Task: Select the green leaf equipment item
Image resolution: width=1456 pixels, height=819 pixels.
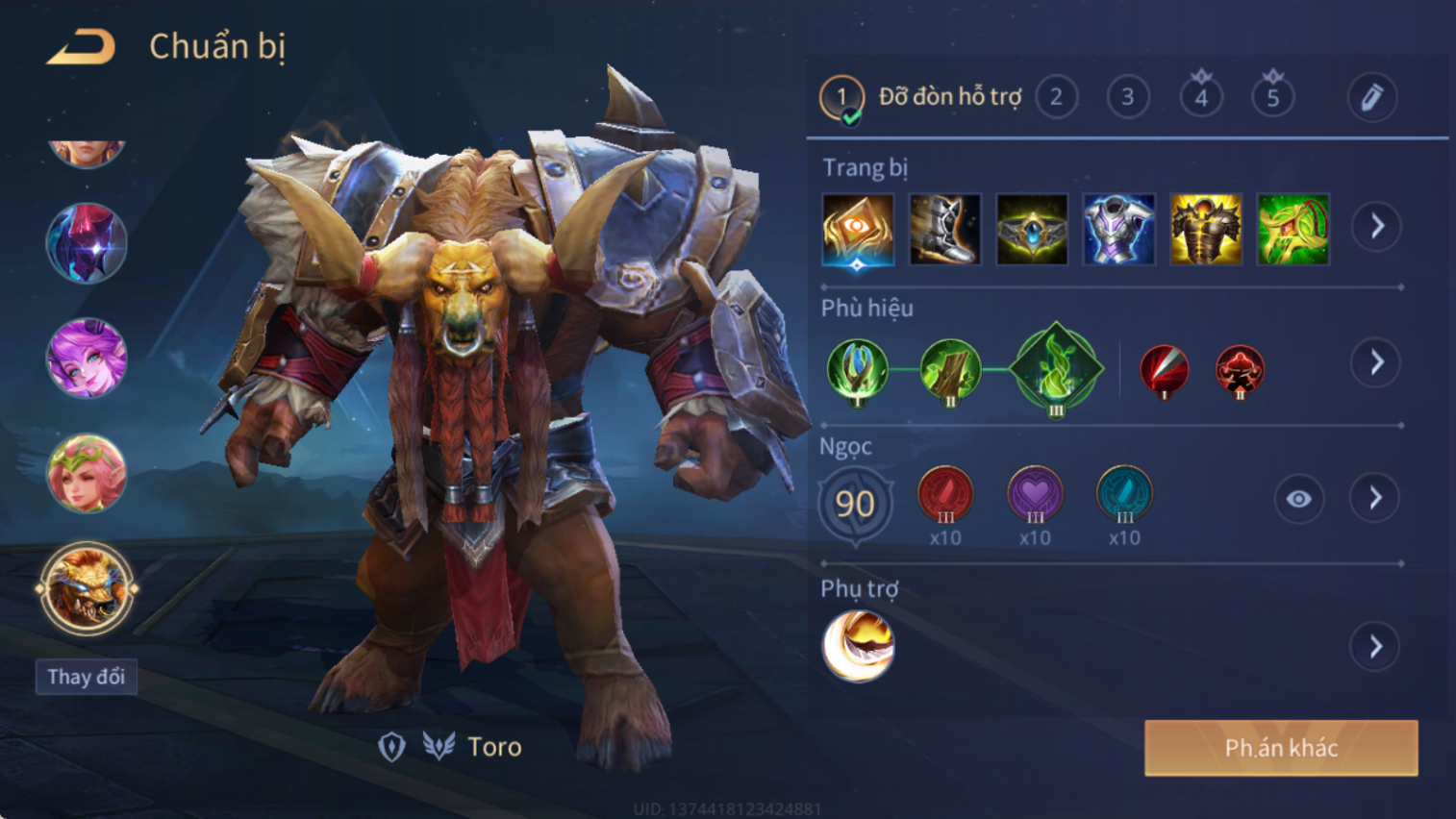Action: click(1293, 230)
